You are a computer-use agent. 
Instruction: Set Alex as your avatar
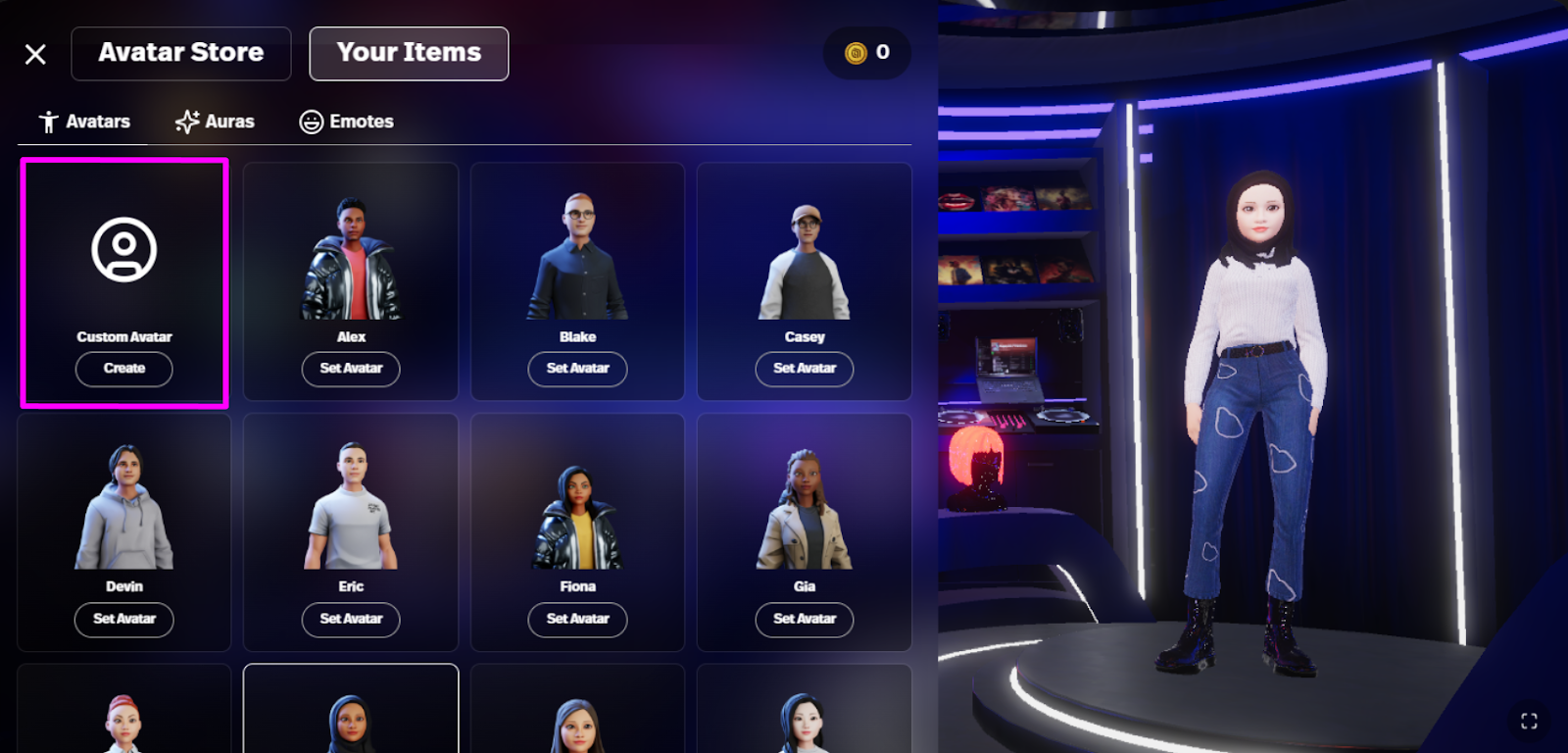(350, 369)
